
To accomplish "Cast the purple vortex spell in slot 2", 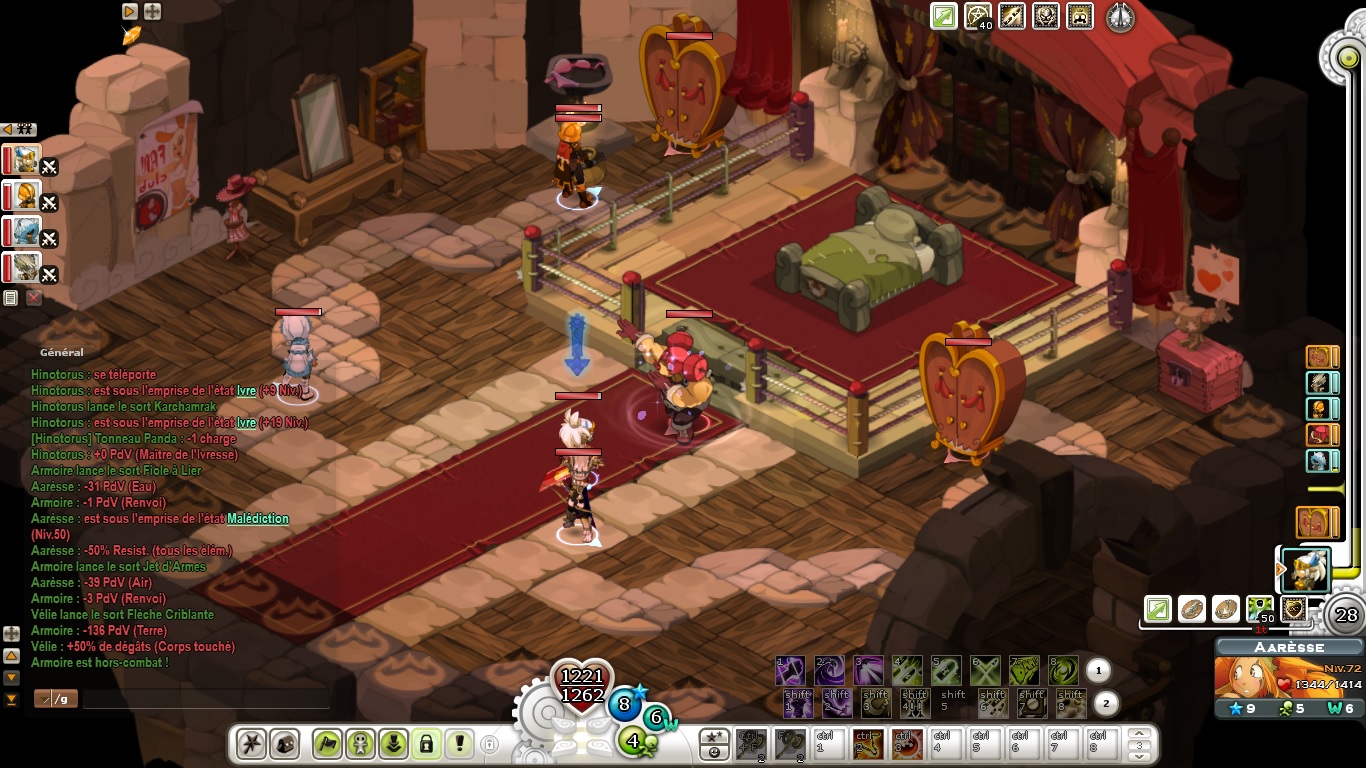I will click(830, 670).
